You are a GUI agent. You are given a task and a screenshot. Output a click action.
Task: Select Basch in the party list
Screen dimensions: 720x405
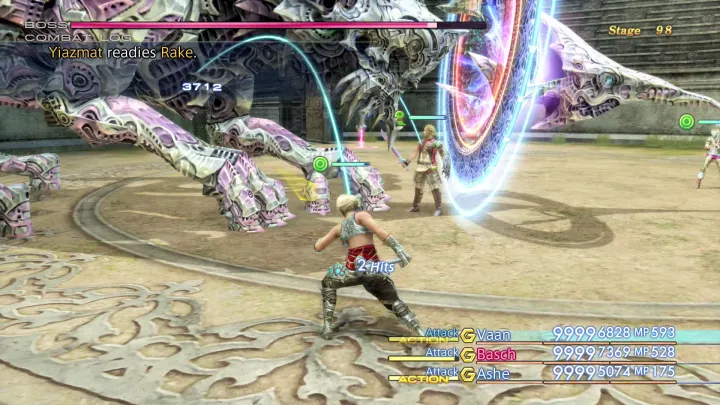pos(496,353)
